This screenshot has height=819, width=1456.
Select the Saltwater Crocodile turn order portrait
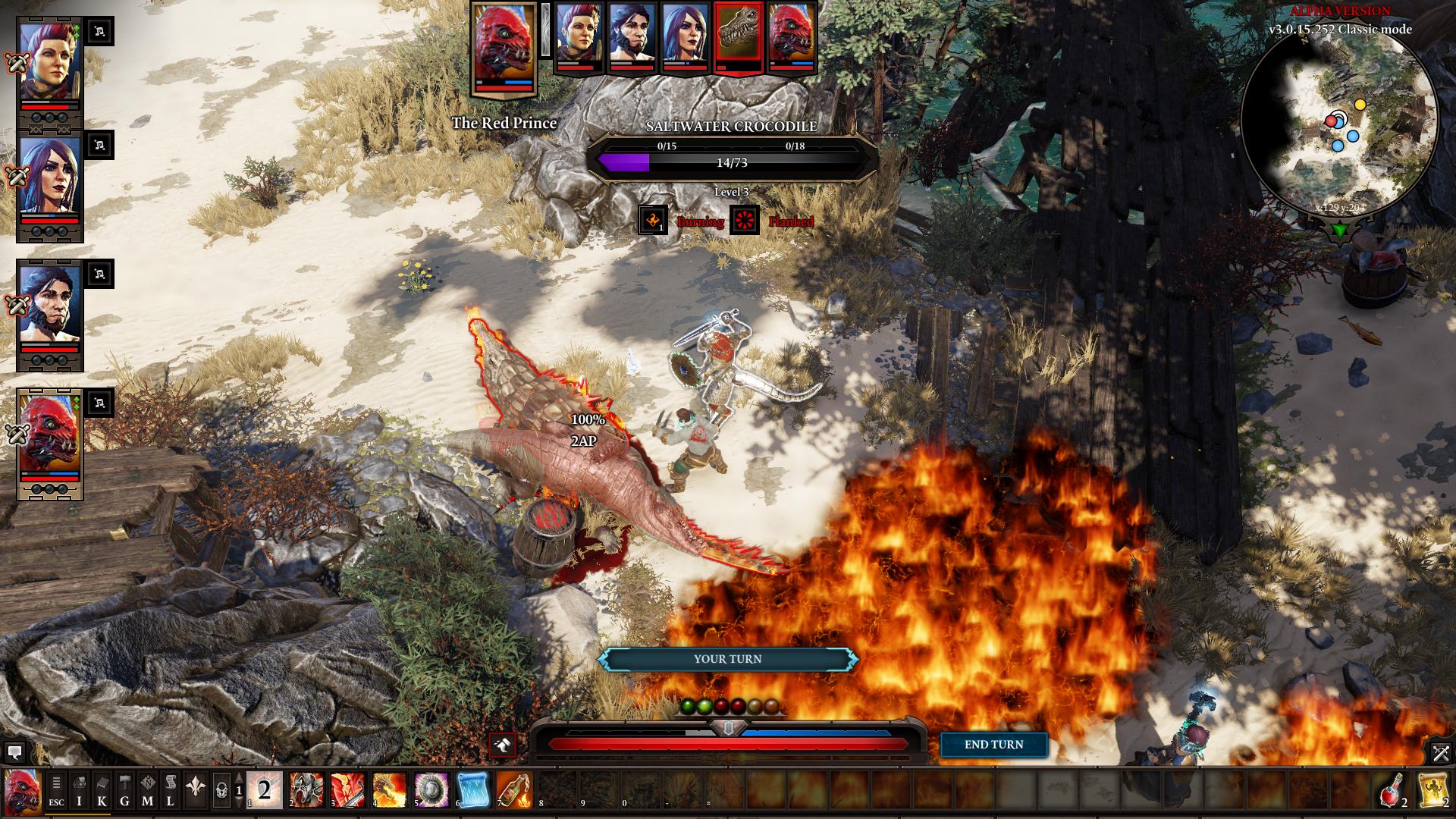[x=739, y=36]
